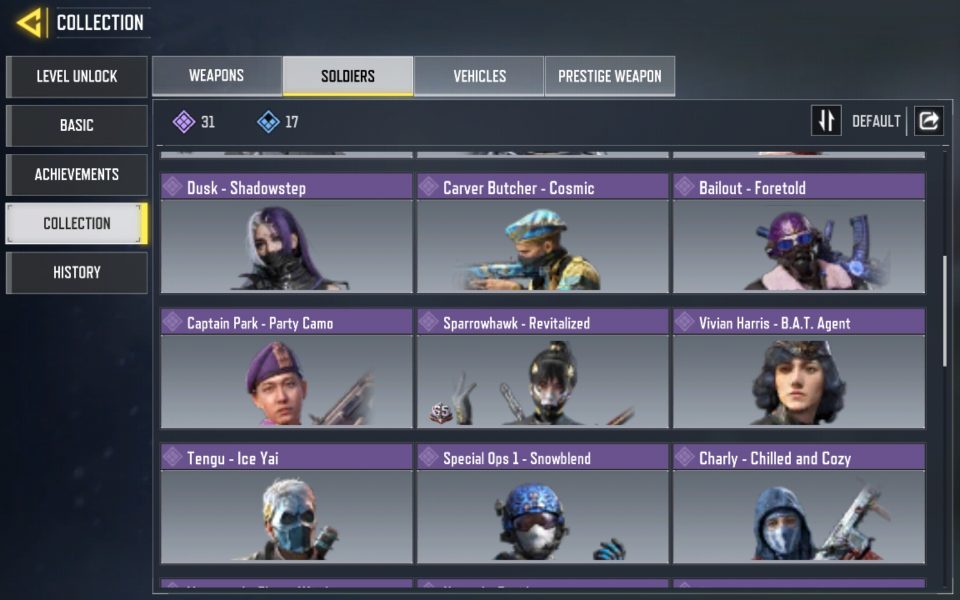Open the Bailout - Foretold soldier card

798,234
